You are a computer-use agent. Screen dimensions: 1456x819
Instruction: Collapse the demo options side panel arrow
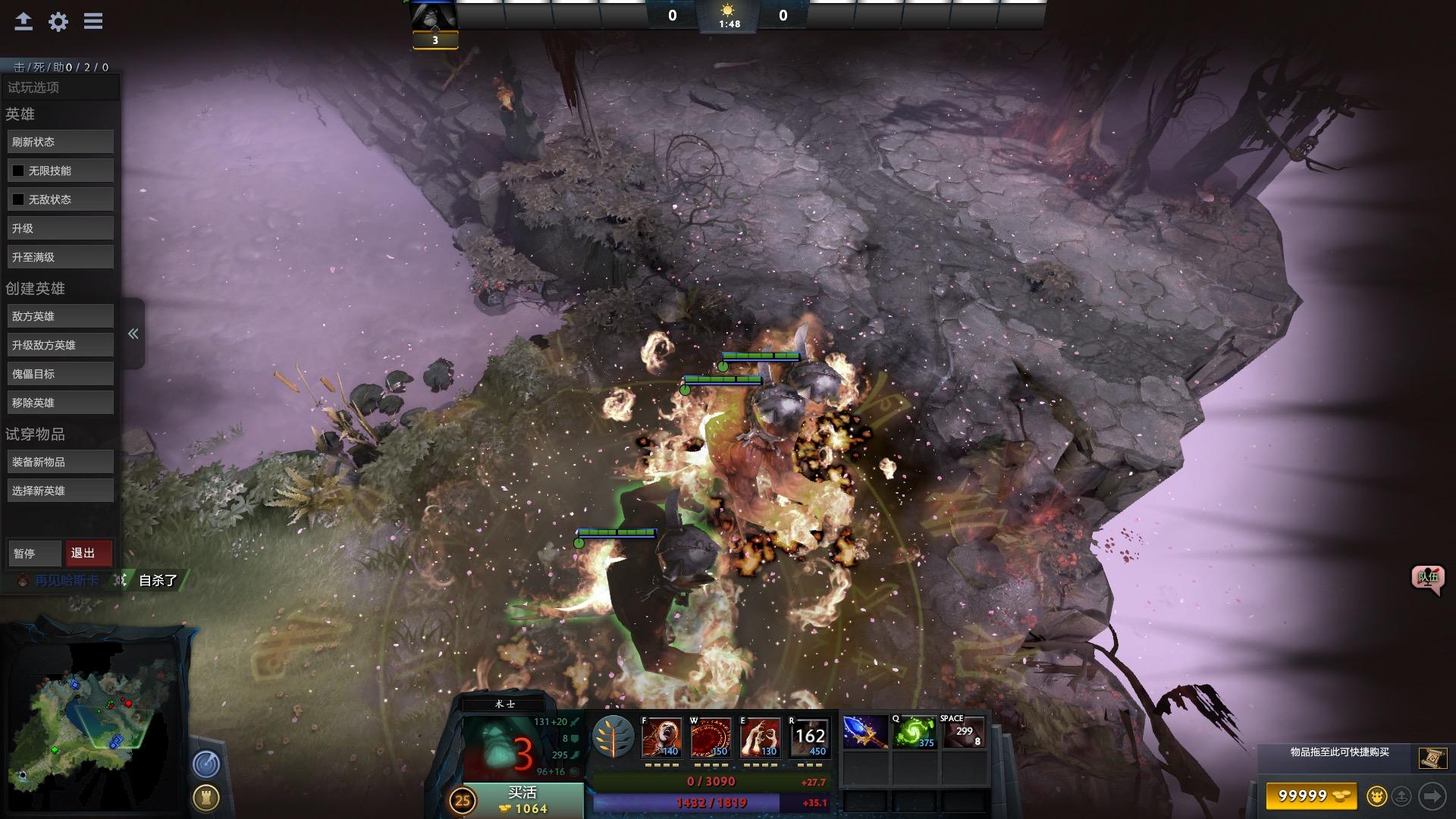tap(133, 334)
